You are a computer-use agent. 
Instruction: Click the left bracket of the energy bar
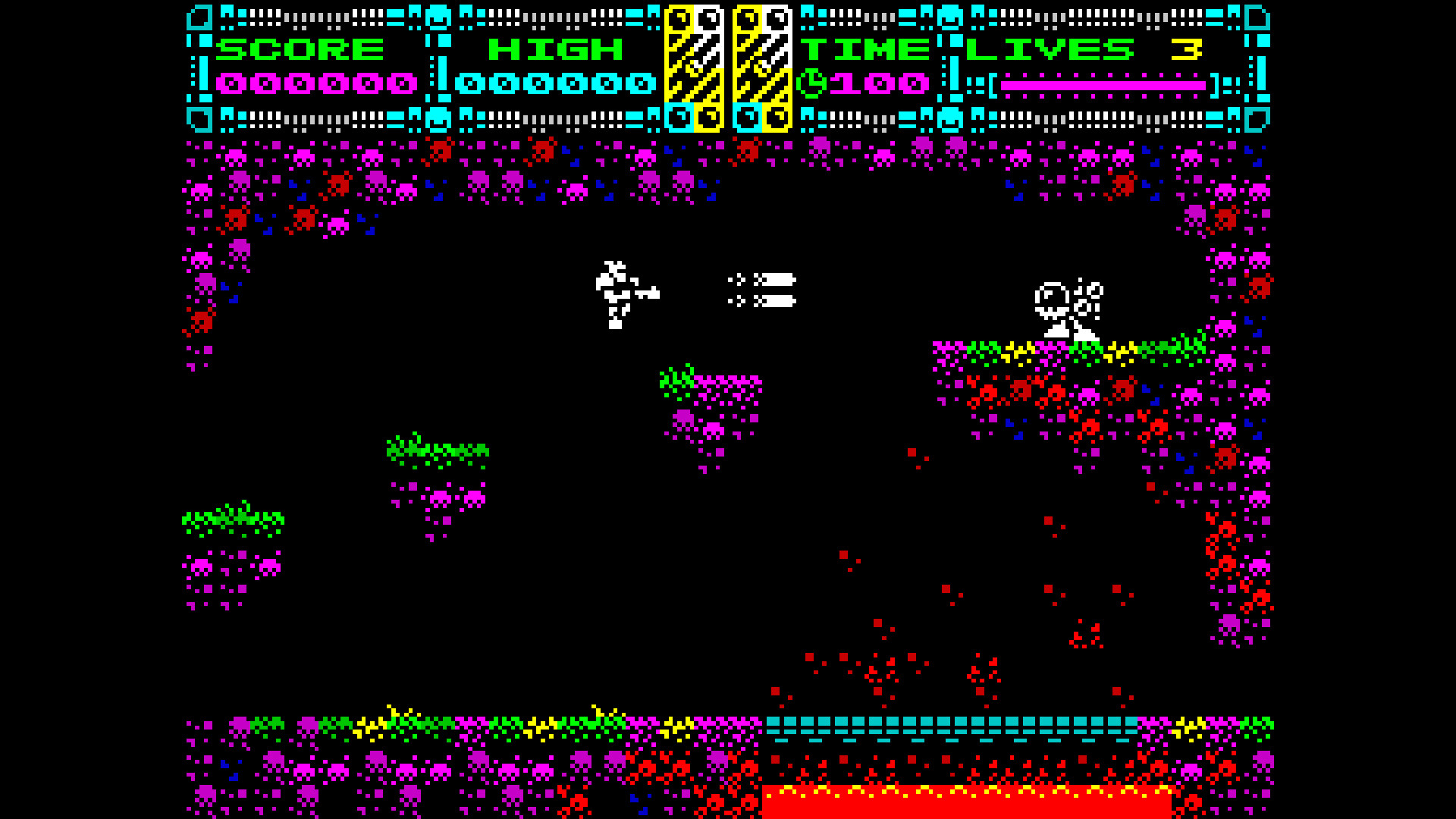point(994,85)
